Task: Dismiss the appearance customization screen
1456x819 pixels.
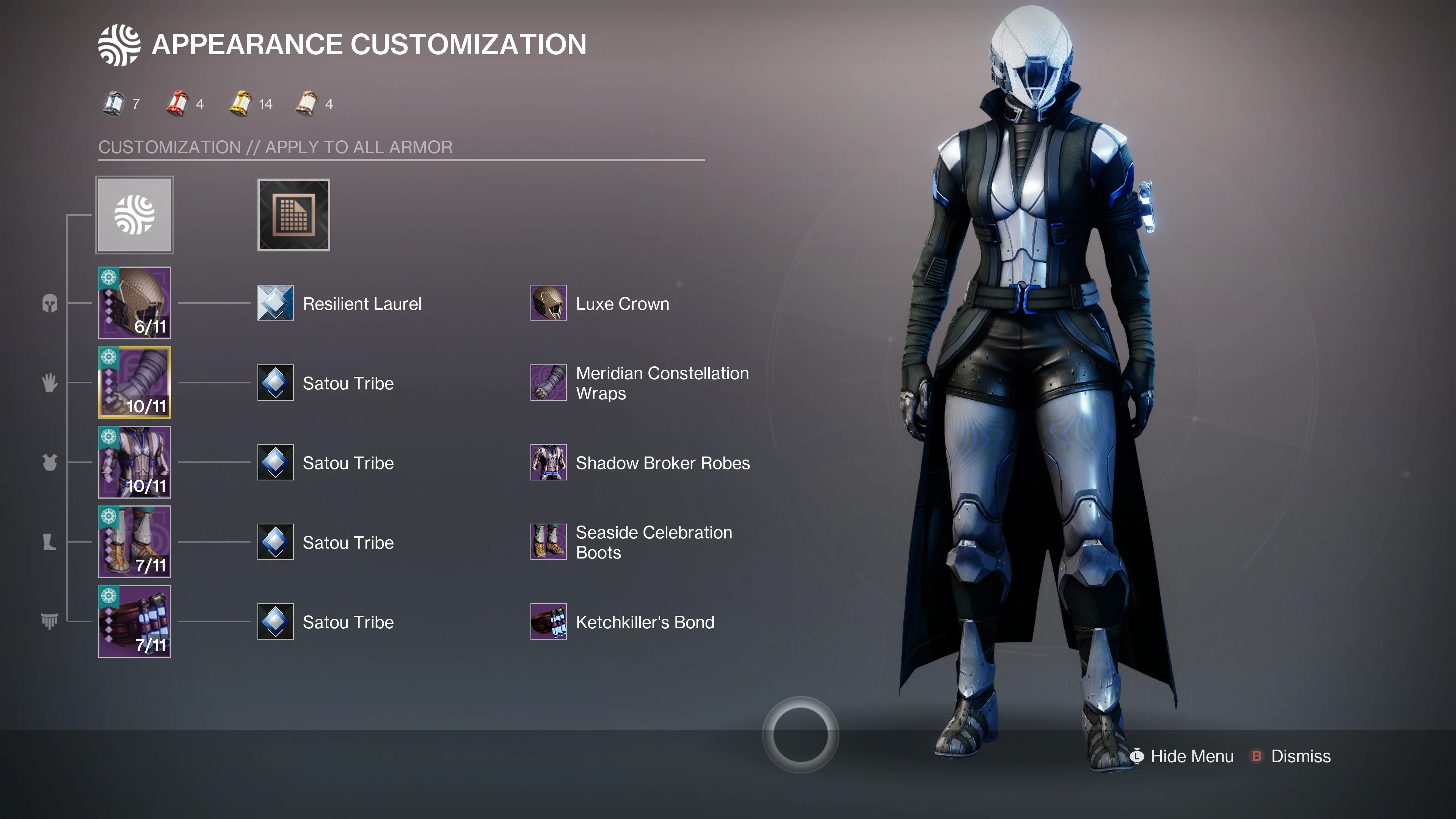Action: coord(1291,756)
